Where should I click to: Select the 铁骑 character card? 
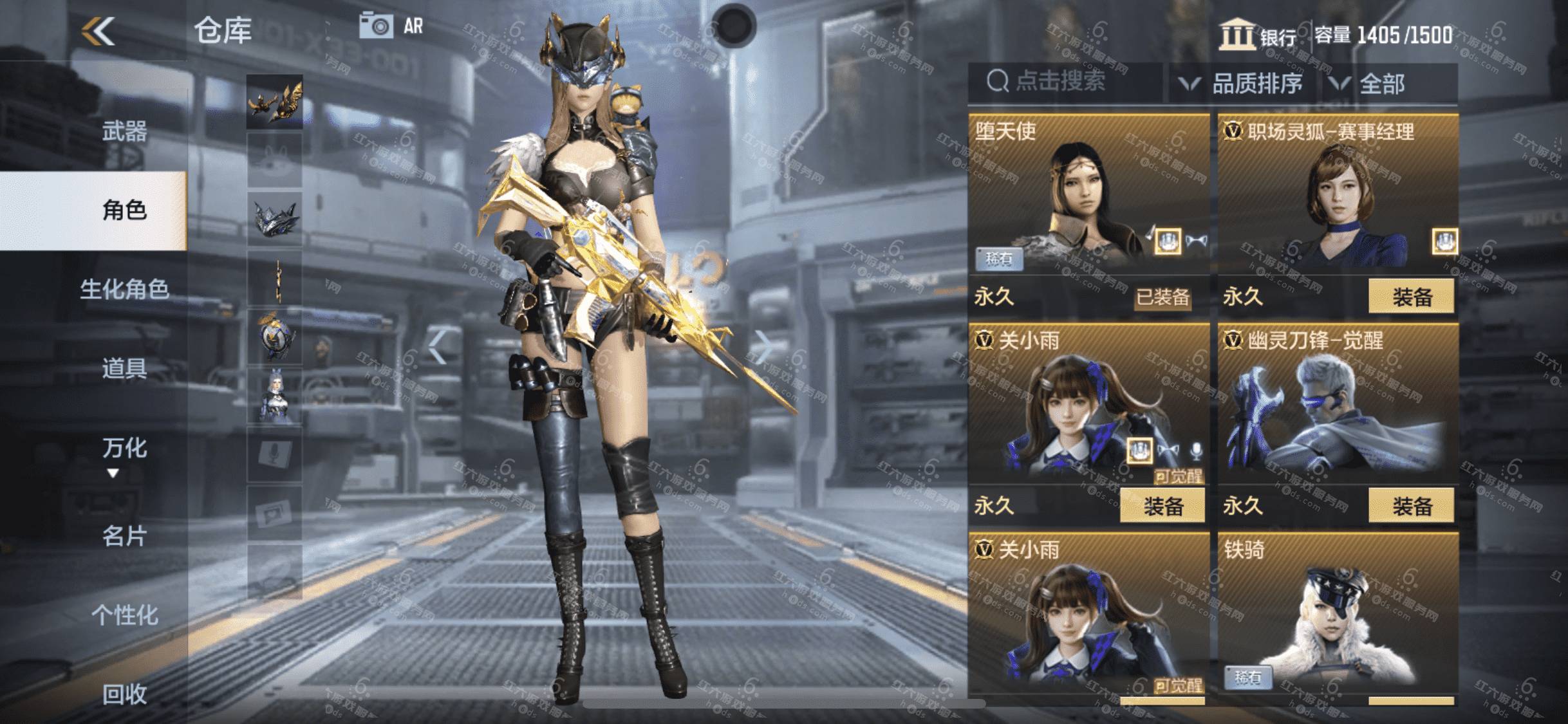pyautogui.click(x=1338, y=618)
